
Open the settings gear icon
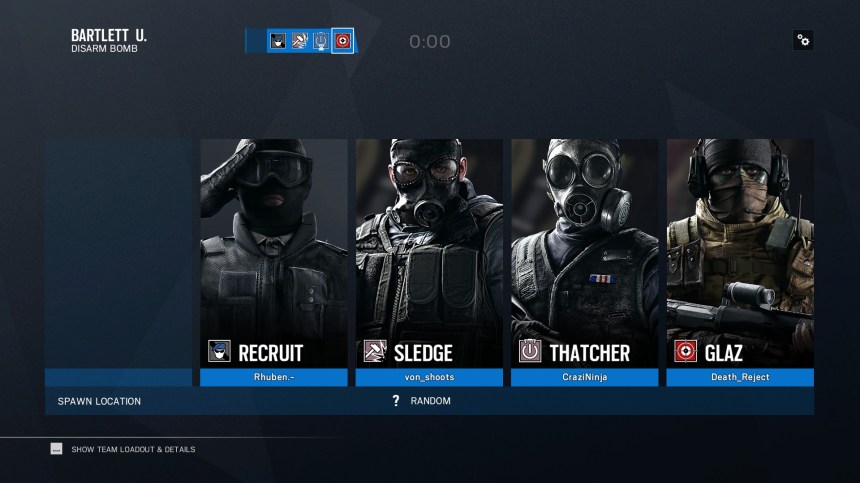tap(803, 40)
